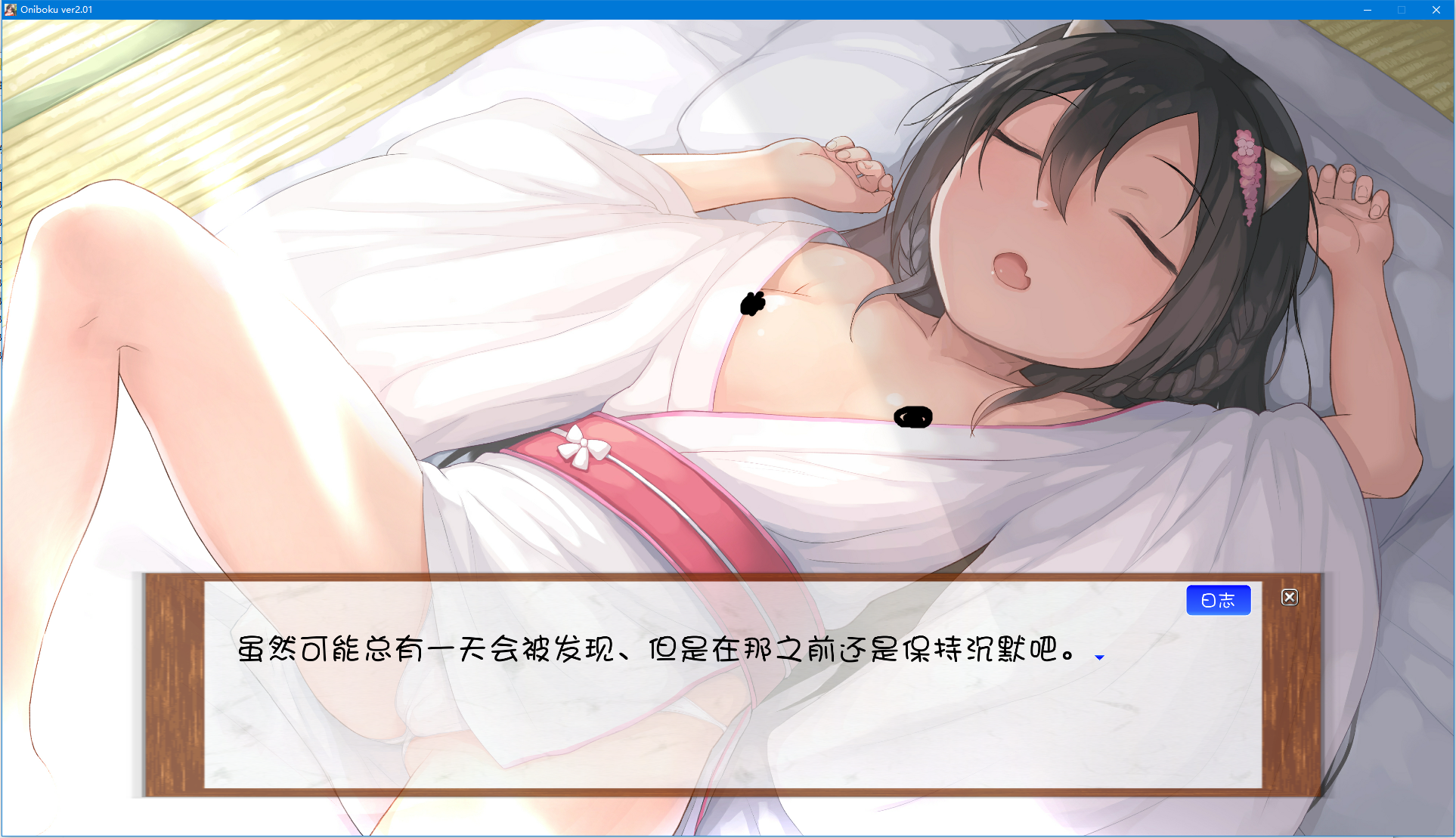Exit the game using the title bar close button
This screenshot has height=838, width=1456.
(x=1435, y=10)
